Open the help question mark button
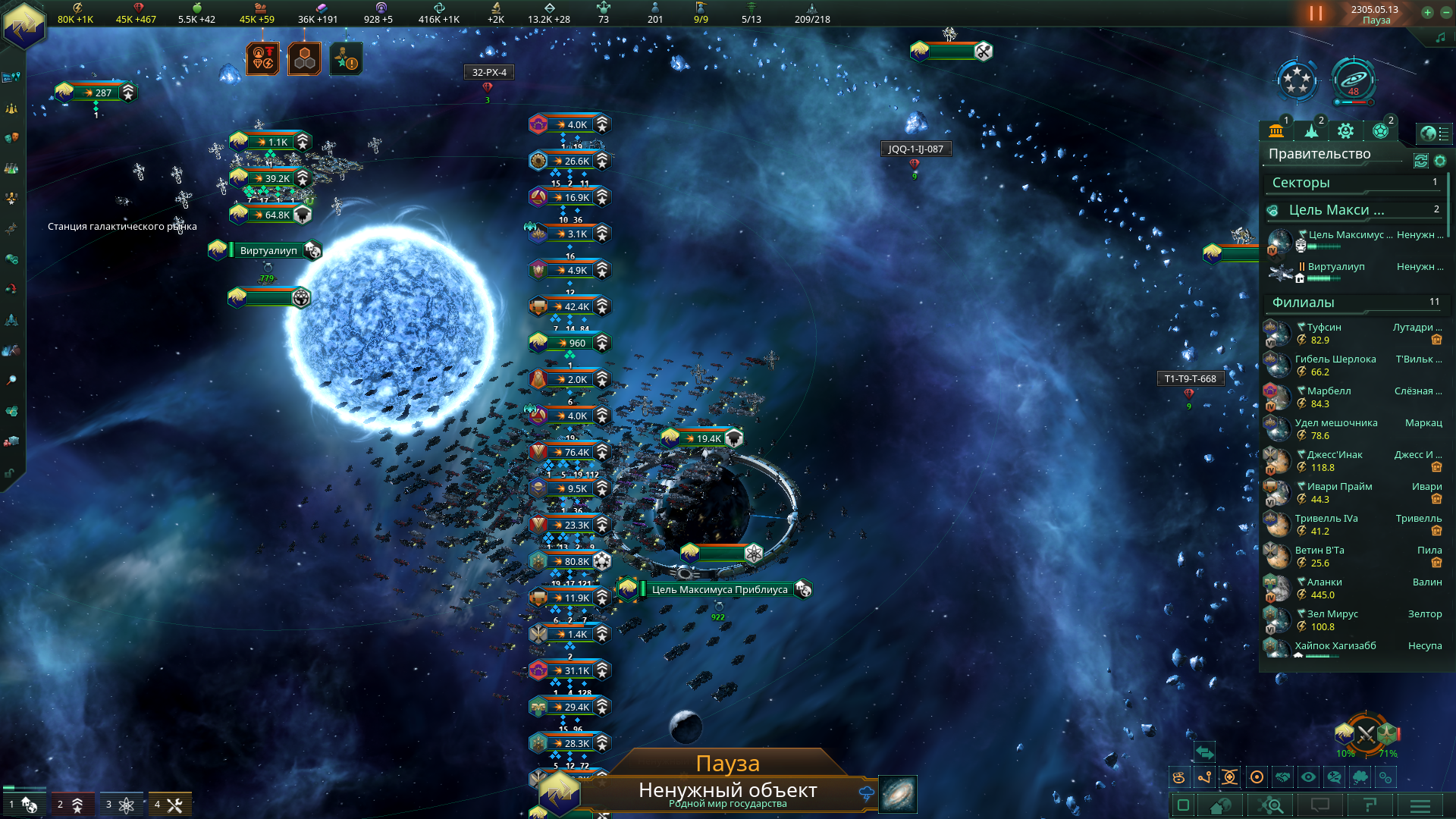Image resolution: width=1456 pixels, height=819 pixels. (1370, 805)
